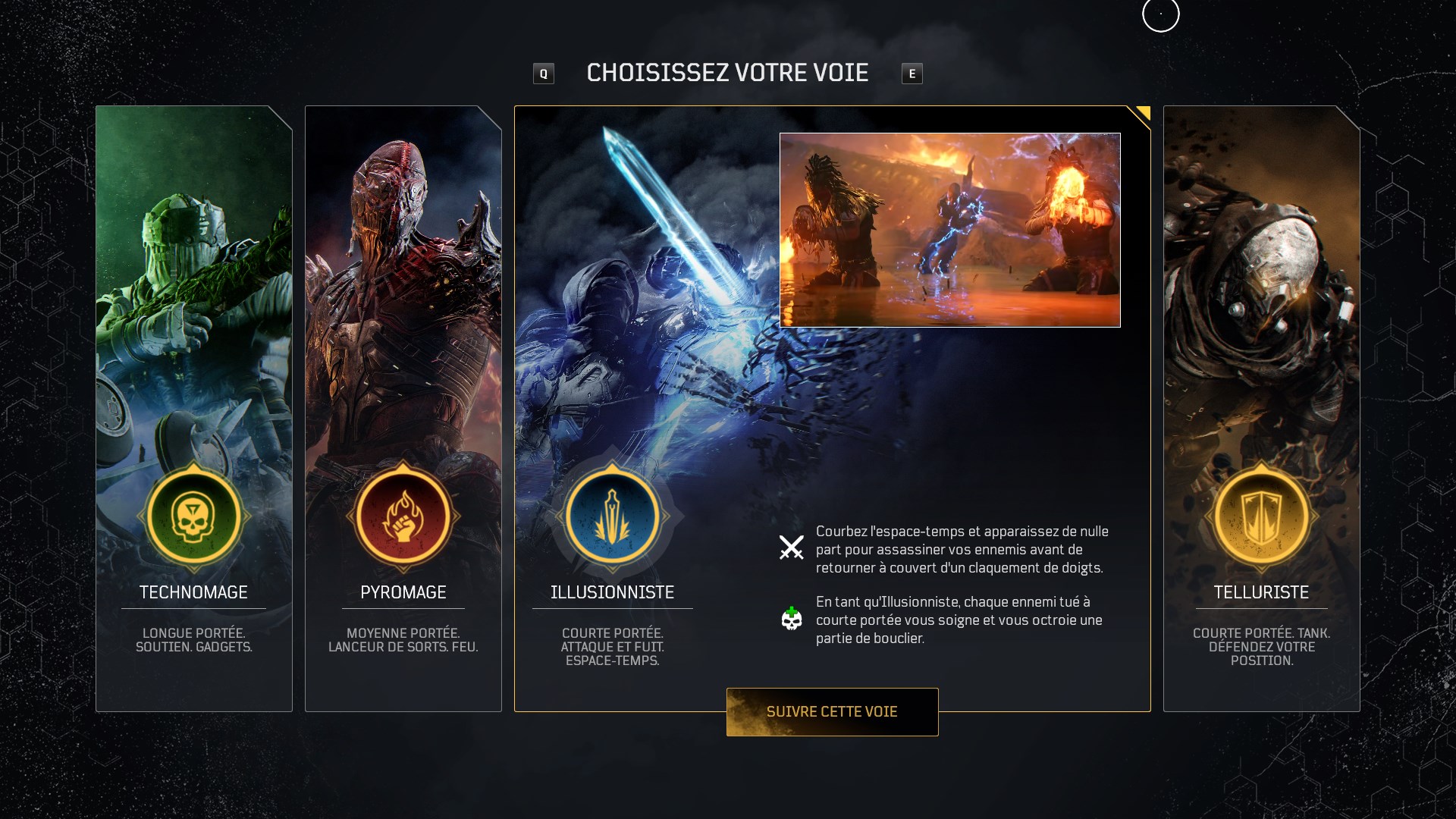
Task: Click the Pyromage flaming fist emblem
Action: coord(403,516)
